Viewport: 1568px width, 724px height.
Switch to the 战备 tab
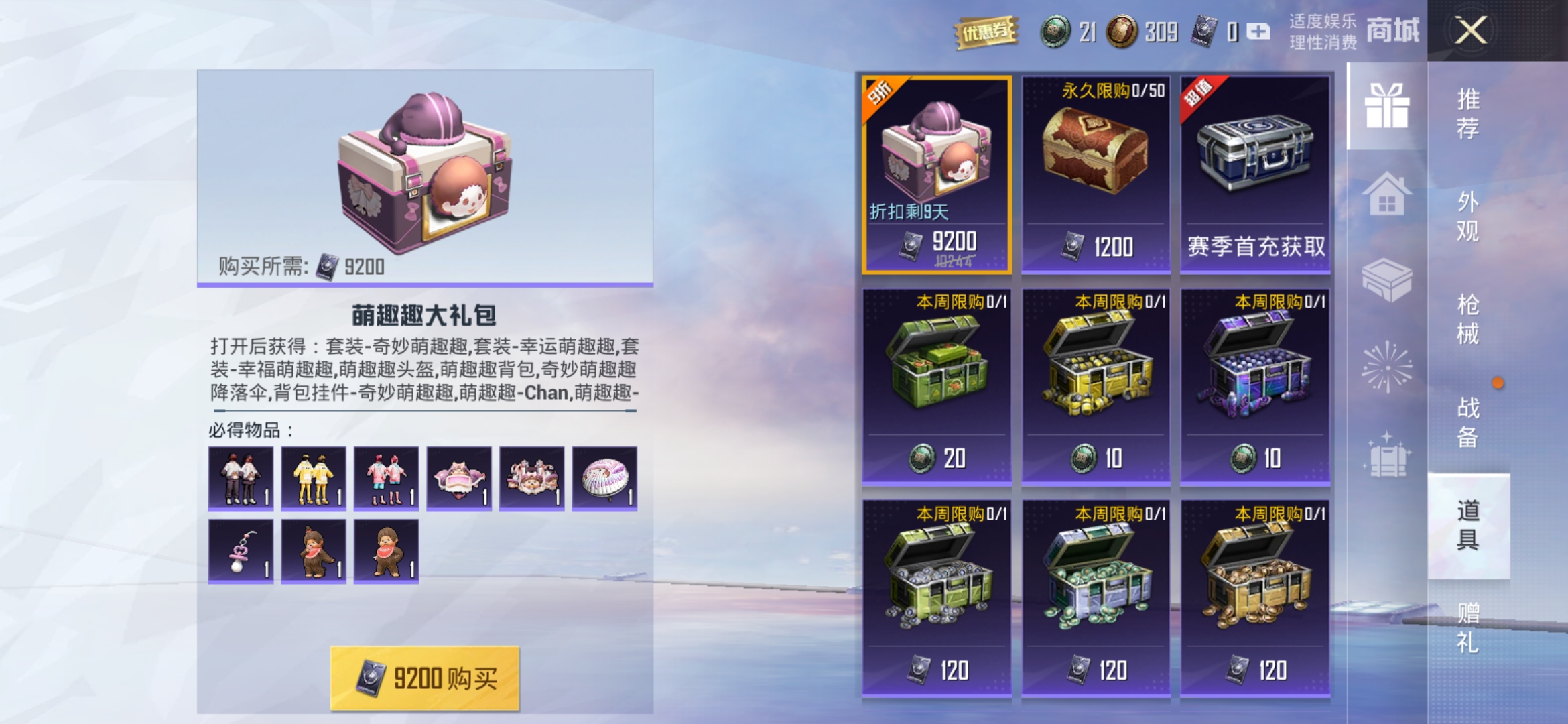[x=1467, y=422]
